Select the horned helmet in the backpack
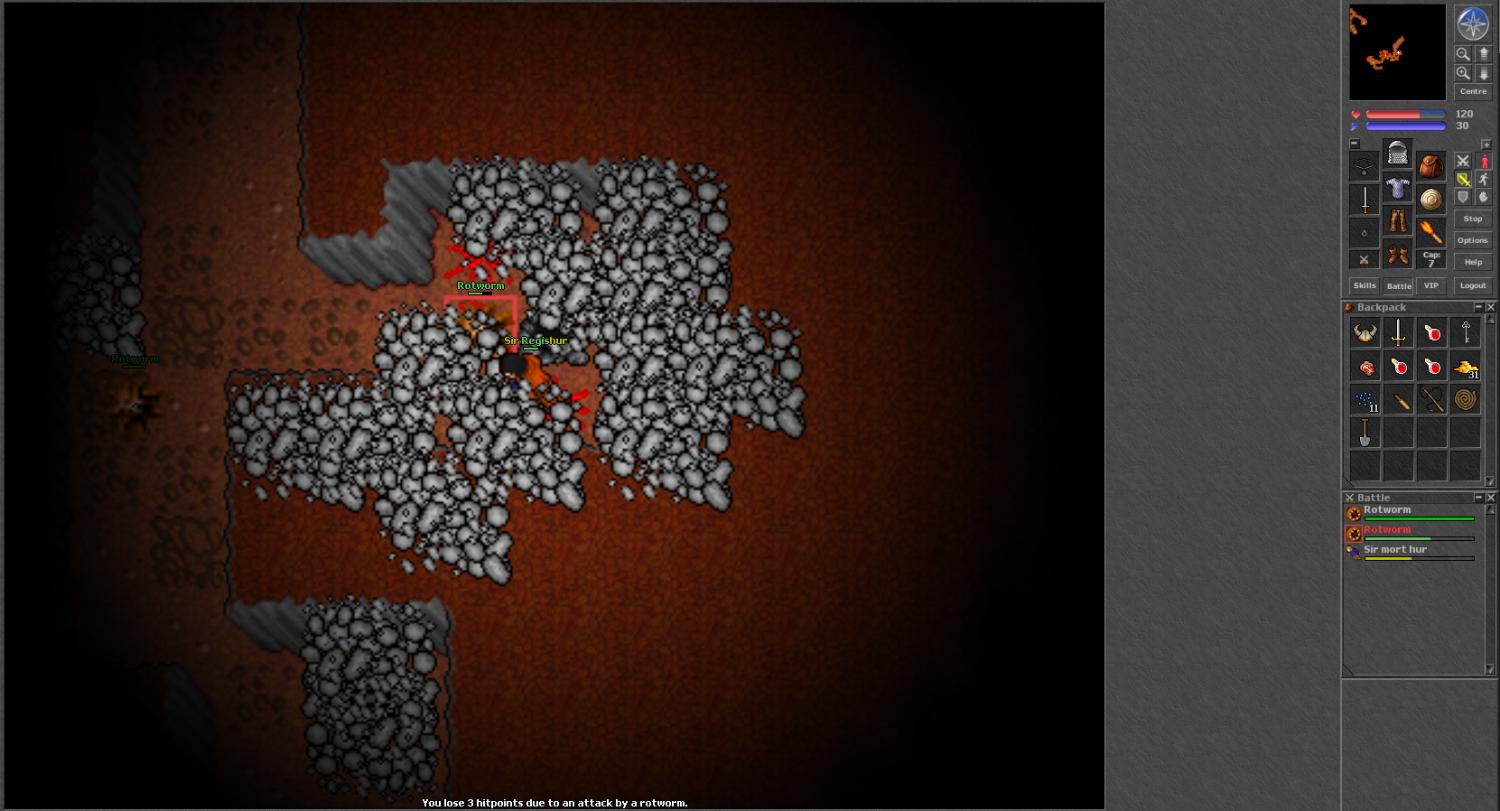Screen dimensions: 1500x811 [x=1365, y=334]
